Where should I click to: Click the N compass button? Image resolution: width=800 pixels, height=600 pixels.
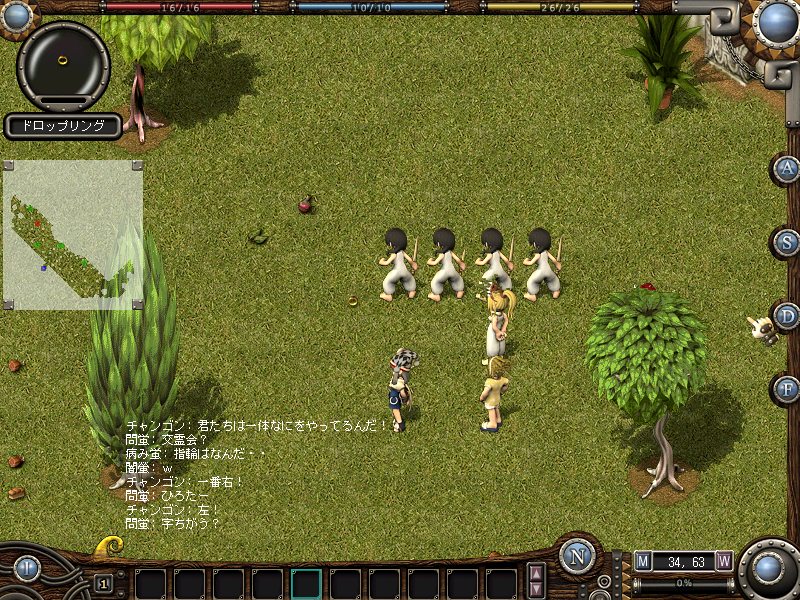pyautogui.click(x=577, y=557)
